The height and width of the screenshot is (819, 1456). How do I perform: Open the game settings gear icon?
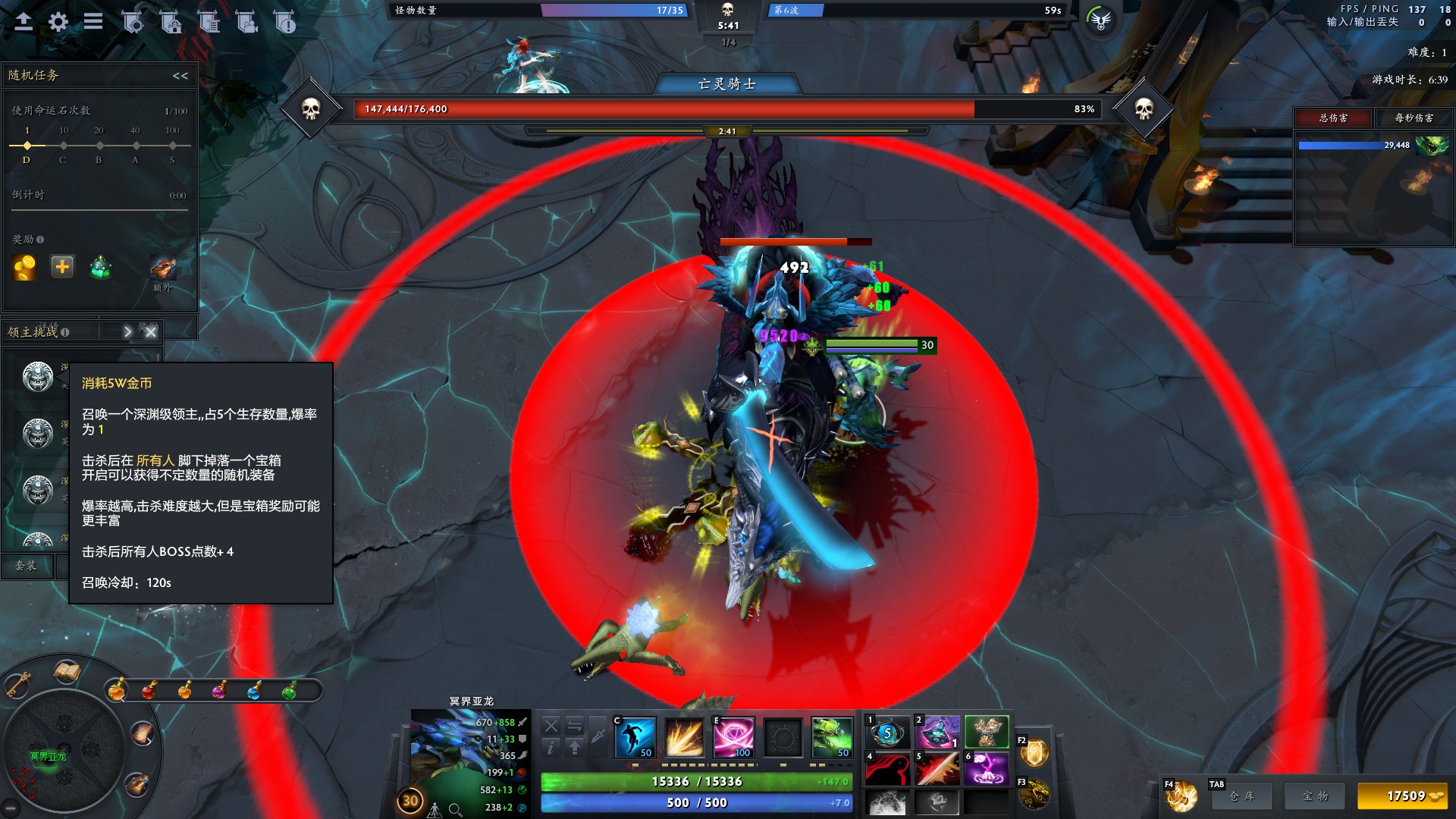click(58, 22)
